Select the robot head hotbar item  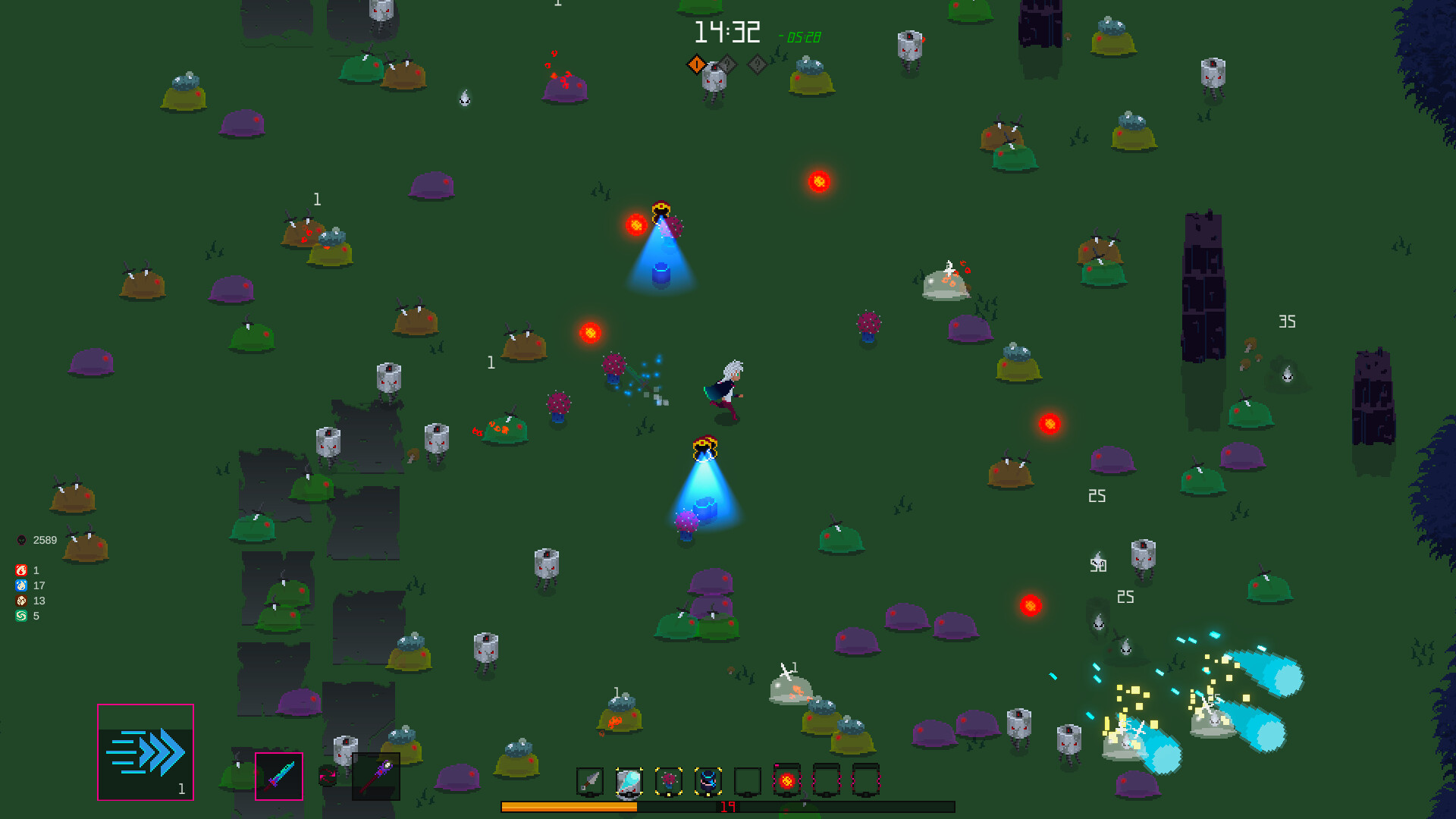point(629,781)
